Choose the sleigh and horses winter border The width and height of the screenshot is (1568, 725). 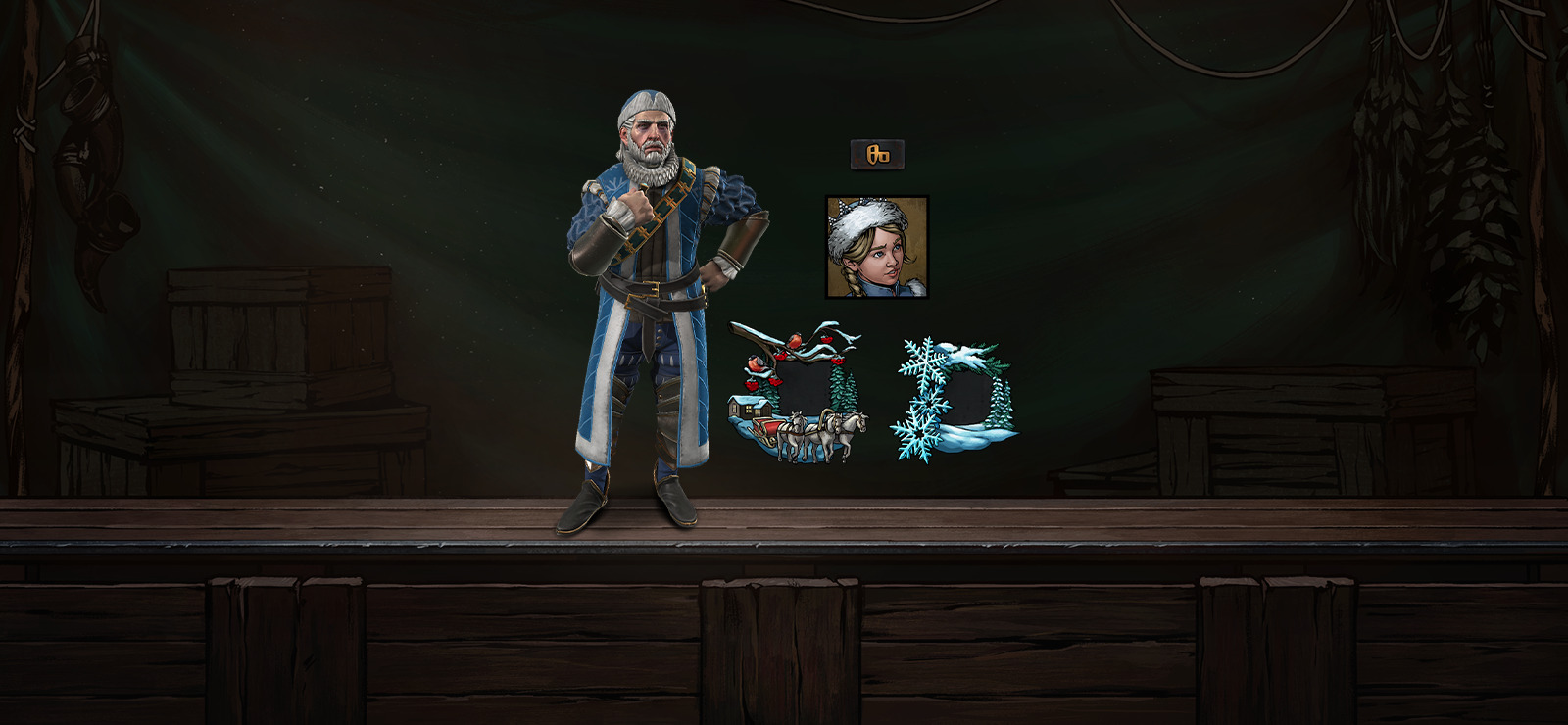tap(798, 394)
